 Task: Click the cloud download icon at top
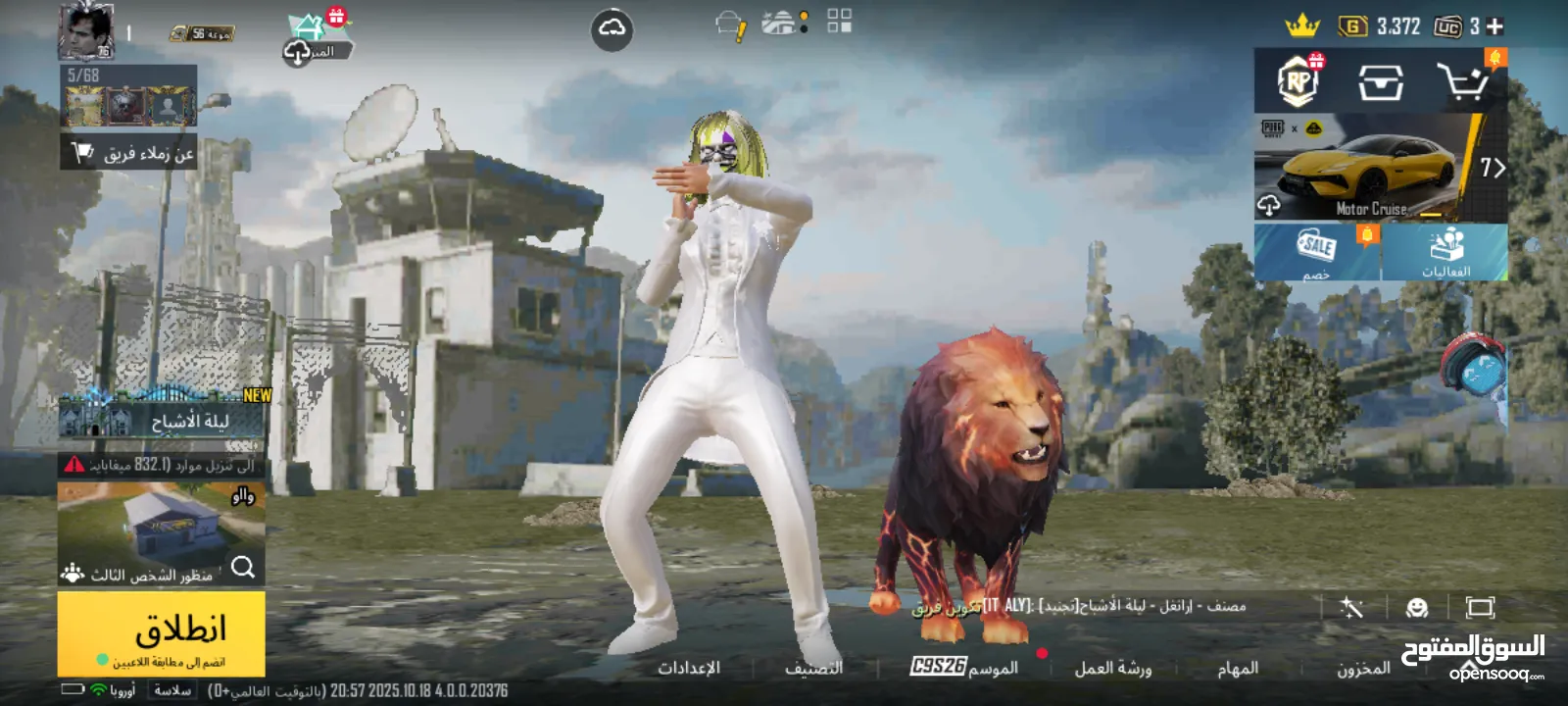[614, 27]
